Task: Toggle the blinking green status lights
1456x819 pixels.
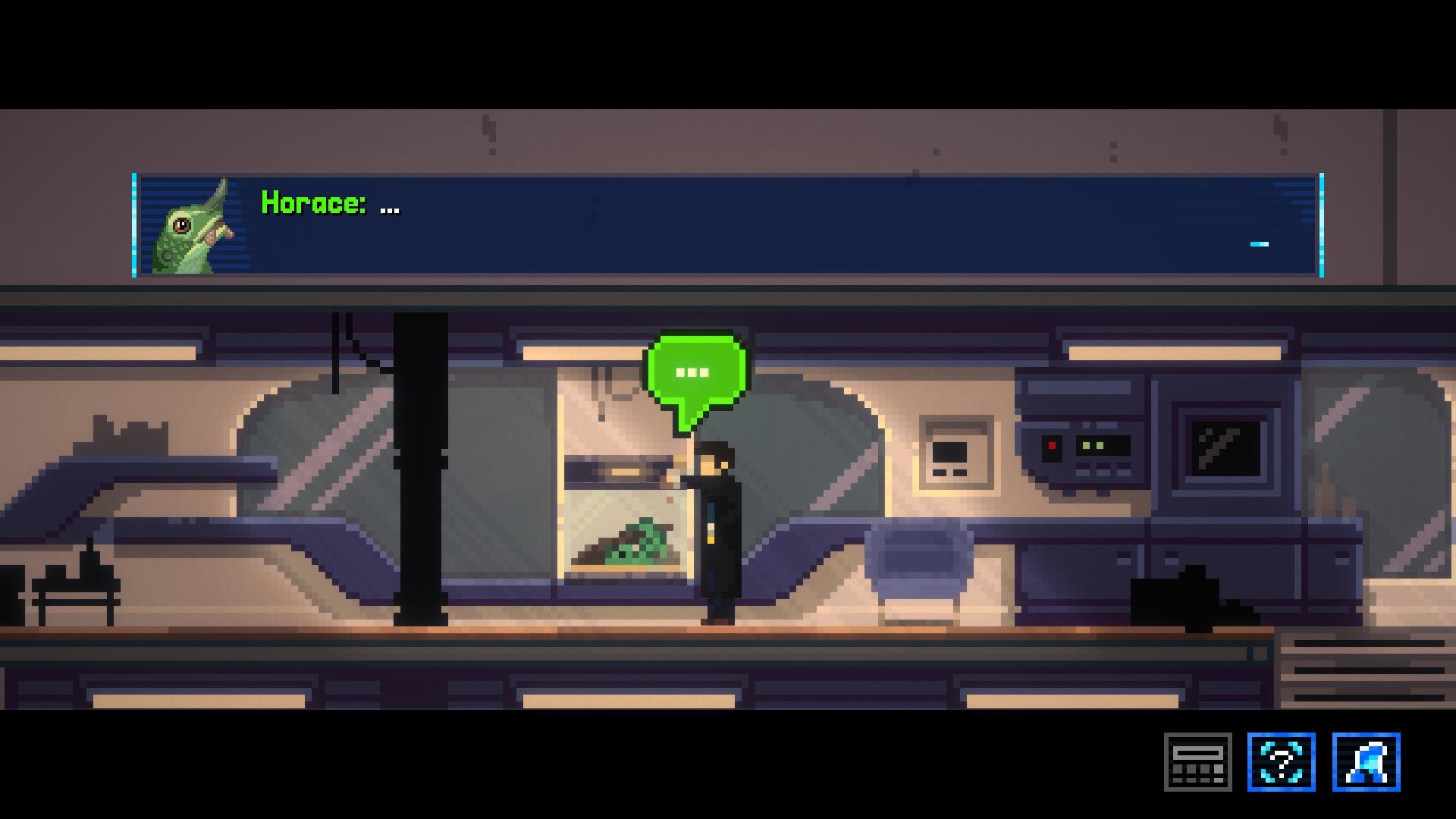Action: (x=1092, y=447)
